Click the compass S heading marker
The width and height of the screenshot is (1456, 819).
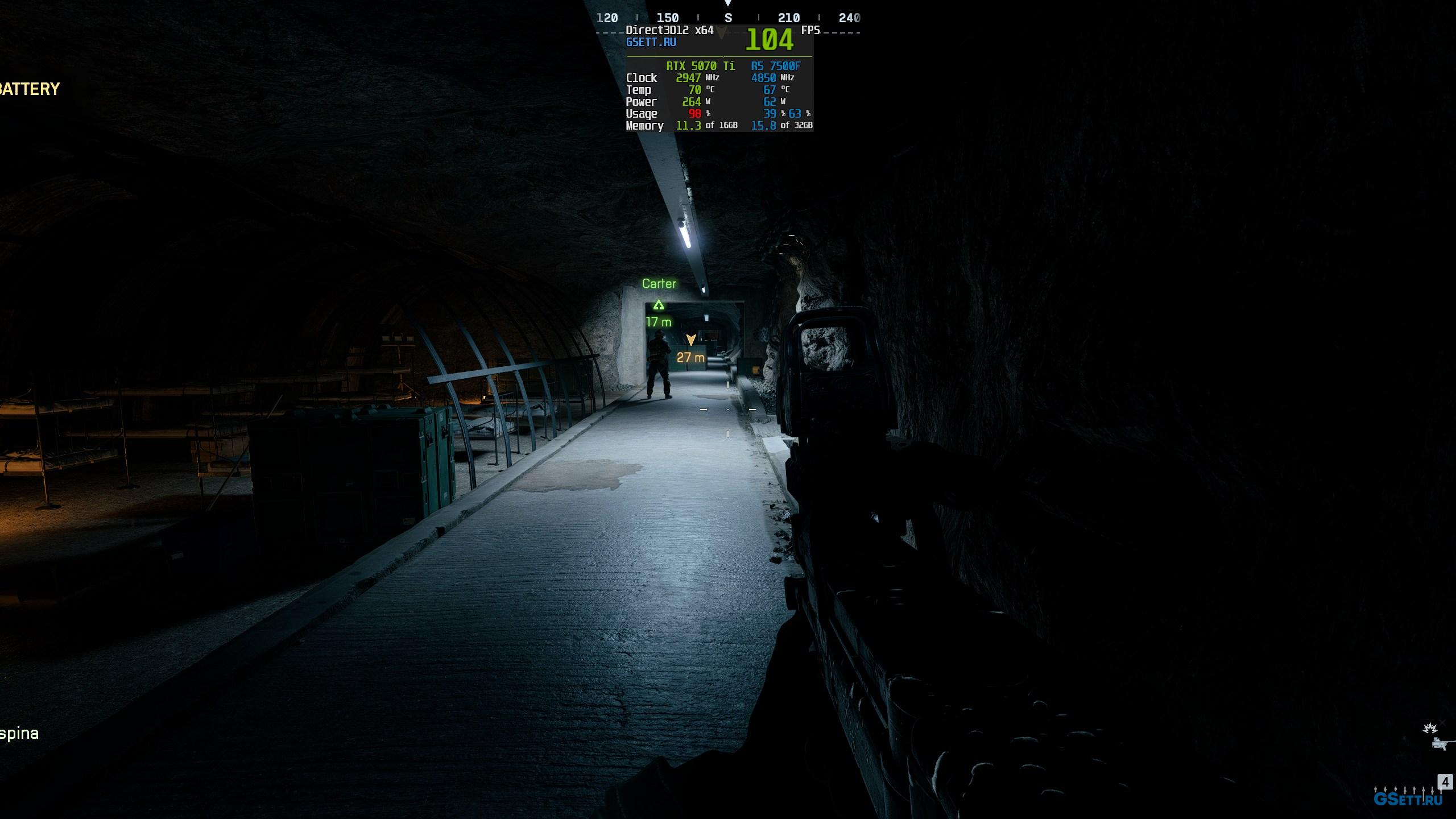pyautogui.click(x=728, y=18)
